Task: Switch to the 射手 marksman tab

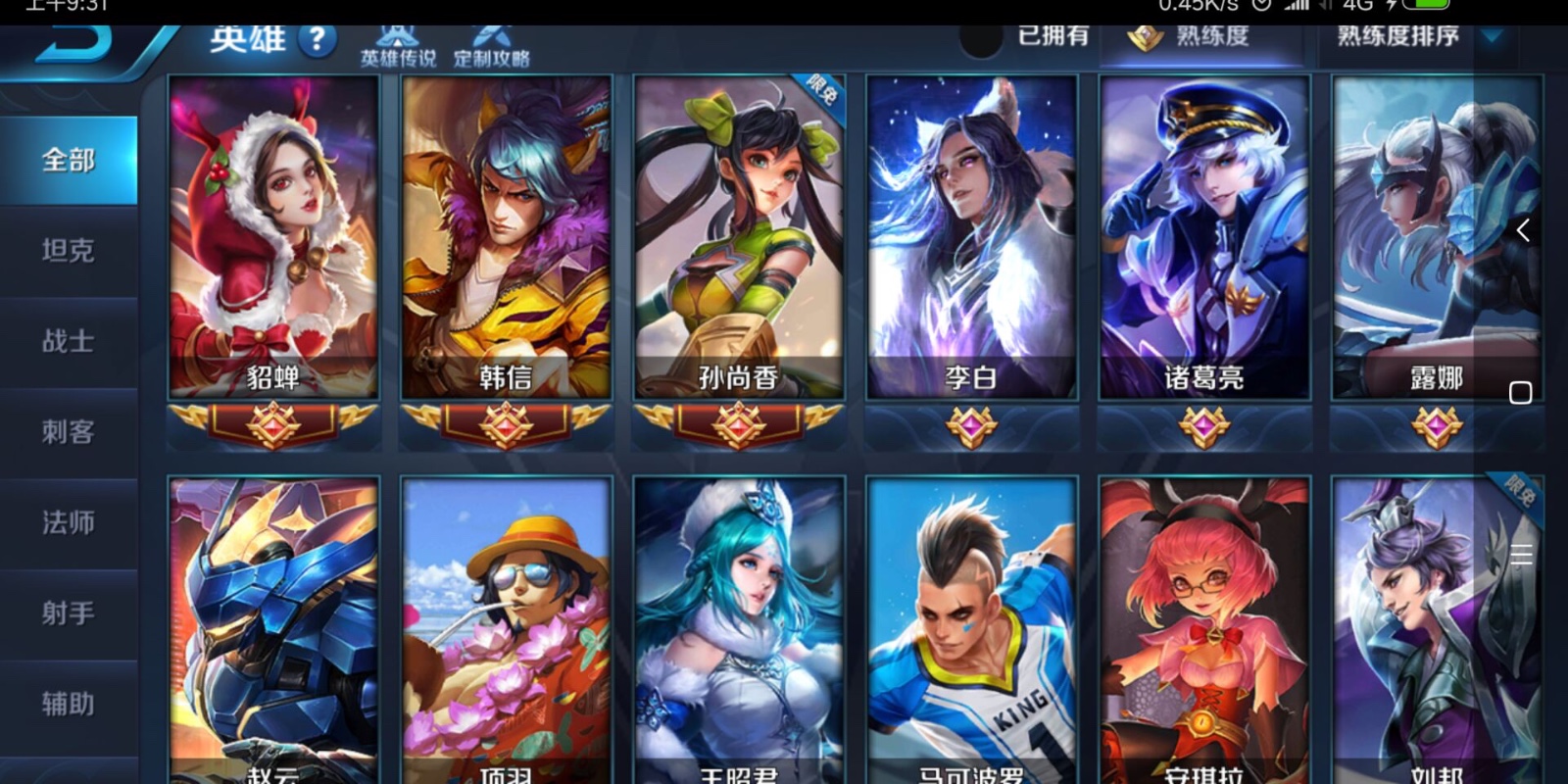Action: pyautogui.click(x=69, y=613)
